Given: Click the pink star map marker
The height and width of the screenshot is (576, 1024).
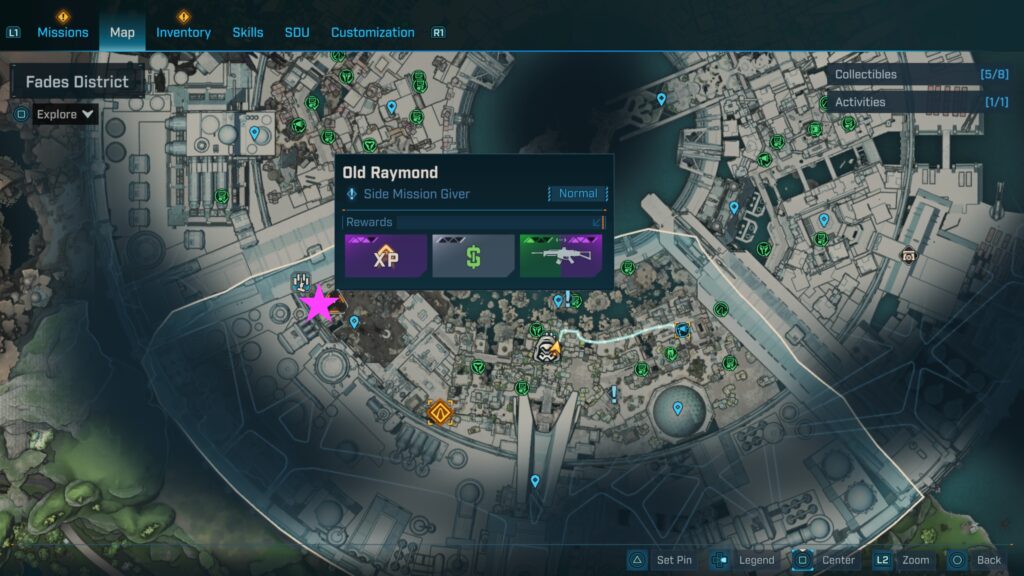Looking at the screenshot, I should click(319, 304).
